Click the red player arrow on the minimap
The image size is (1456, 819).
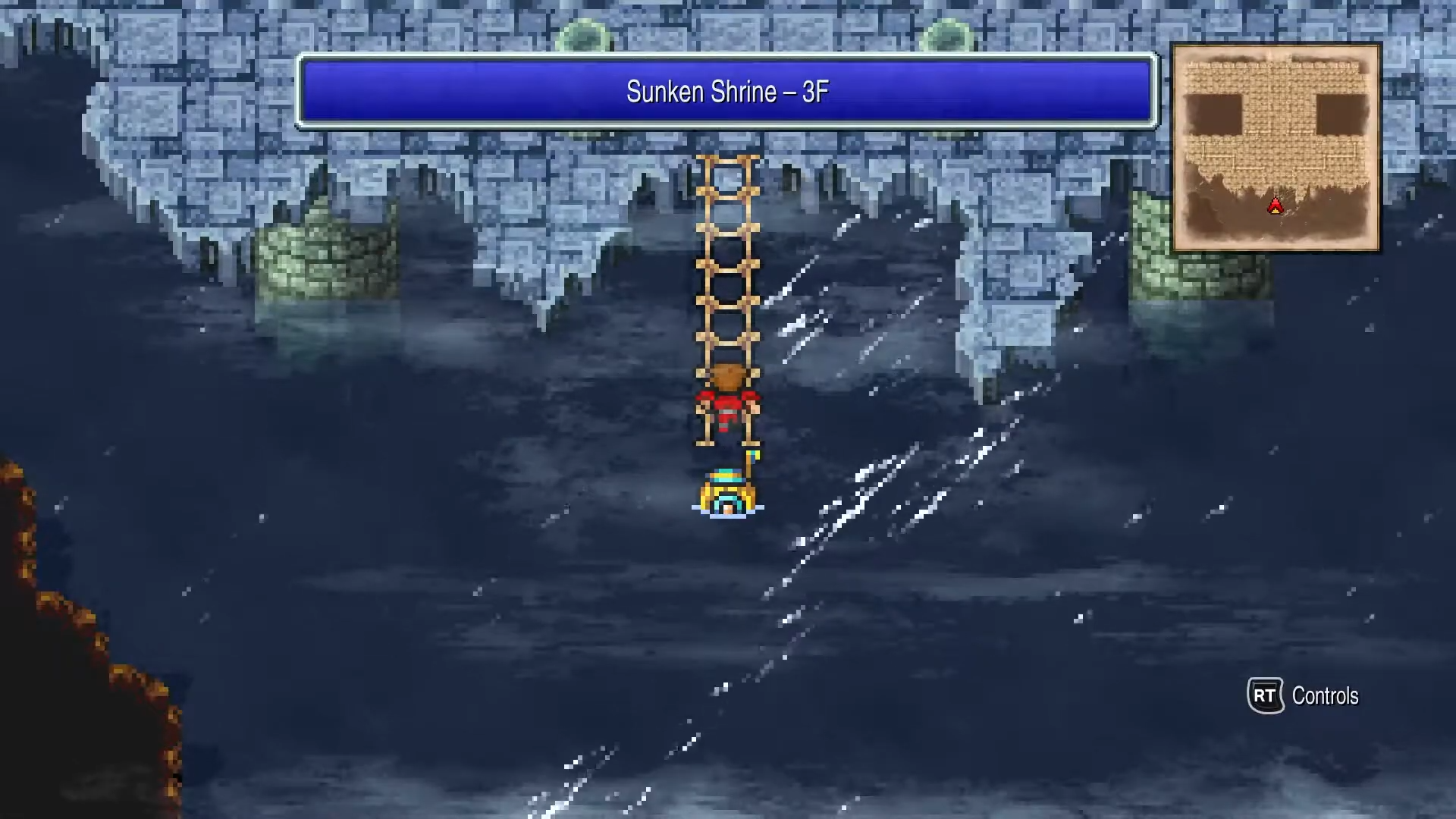[1275, 206]
